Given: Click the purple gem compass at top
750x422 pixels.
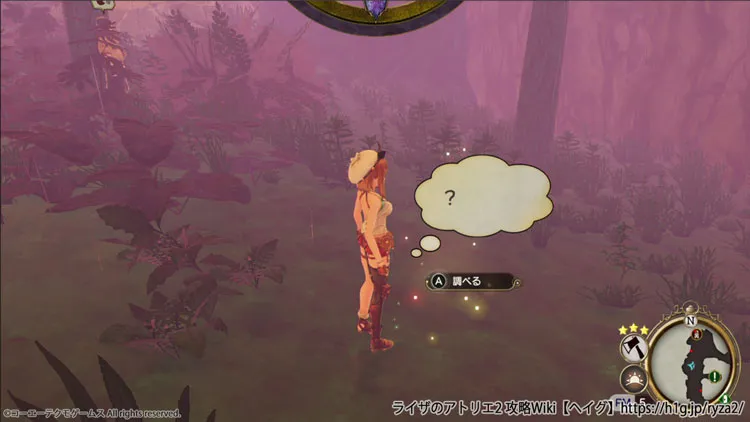Looking at the screenshot, I should [x=377, y=8].
